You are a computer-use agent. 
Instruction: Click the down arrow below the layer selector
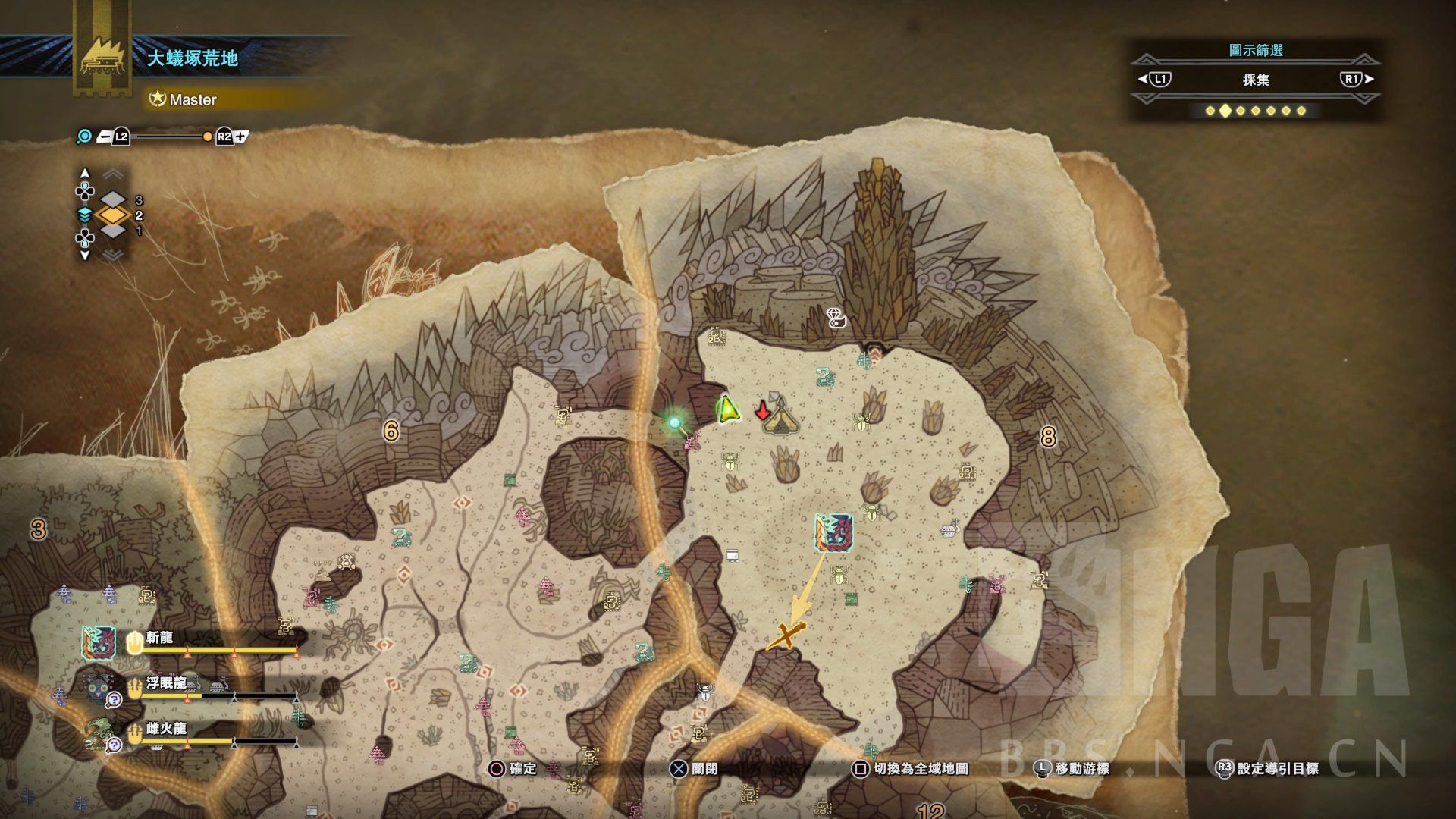[x=85, y=256]
